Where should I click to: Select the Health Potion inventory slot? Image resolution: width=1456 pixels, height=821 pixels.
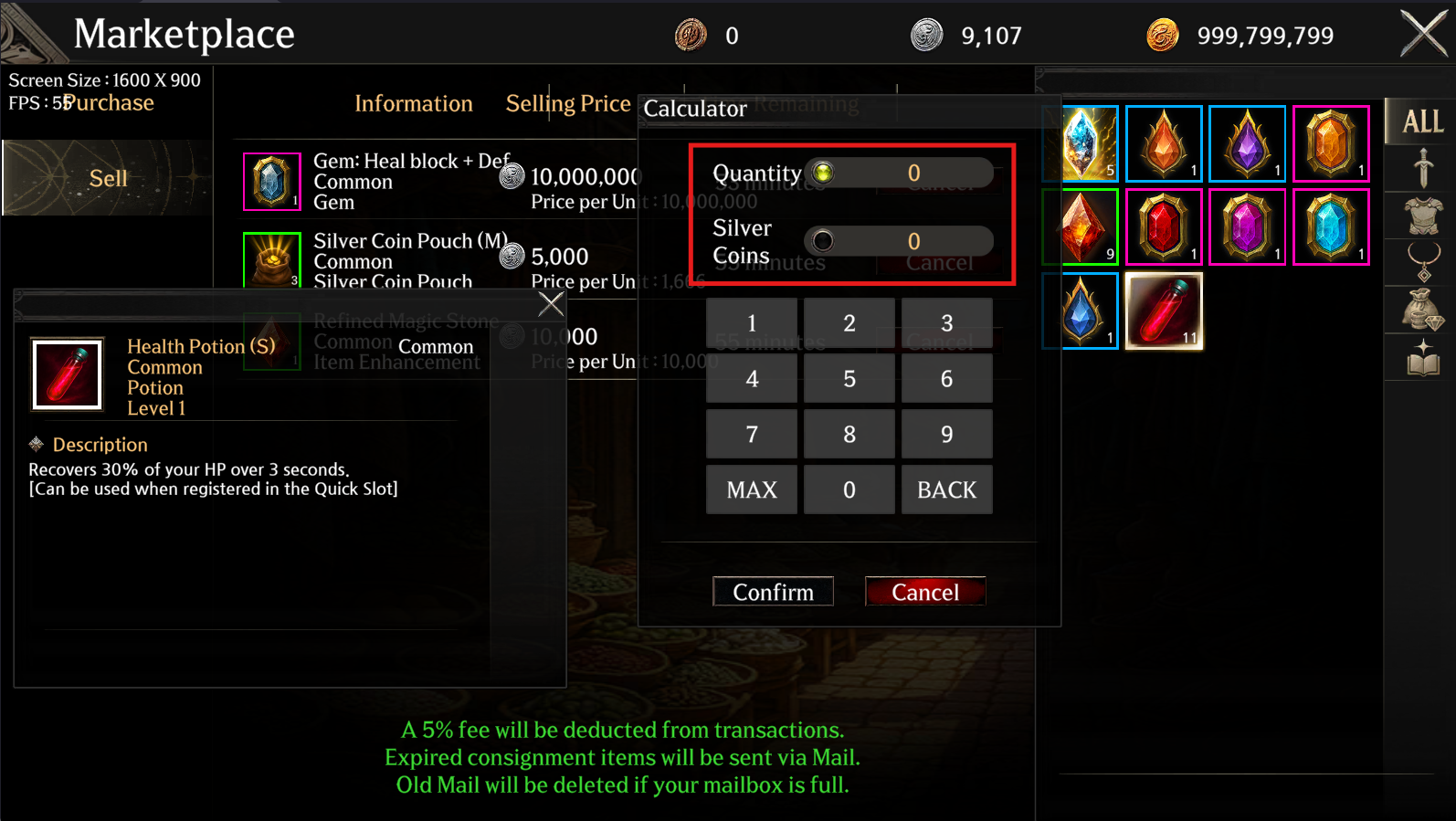click(x=1164, y=311)
